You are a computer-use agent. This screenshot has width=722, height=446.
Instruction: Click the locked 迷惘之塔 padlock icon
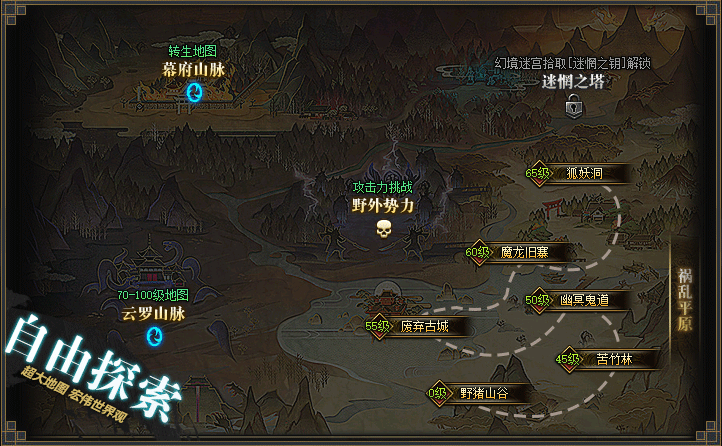click(x=574, y=105)
